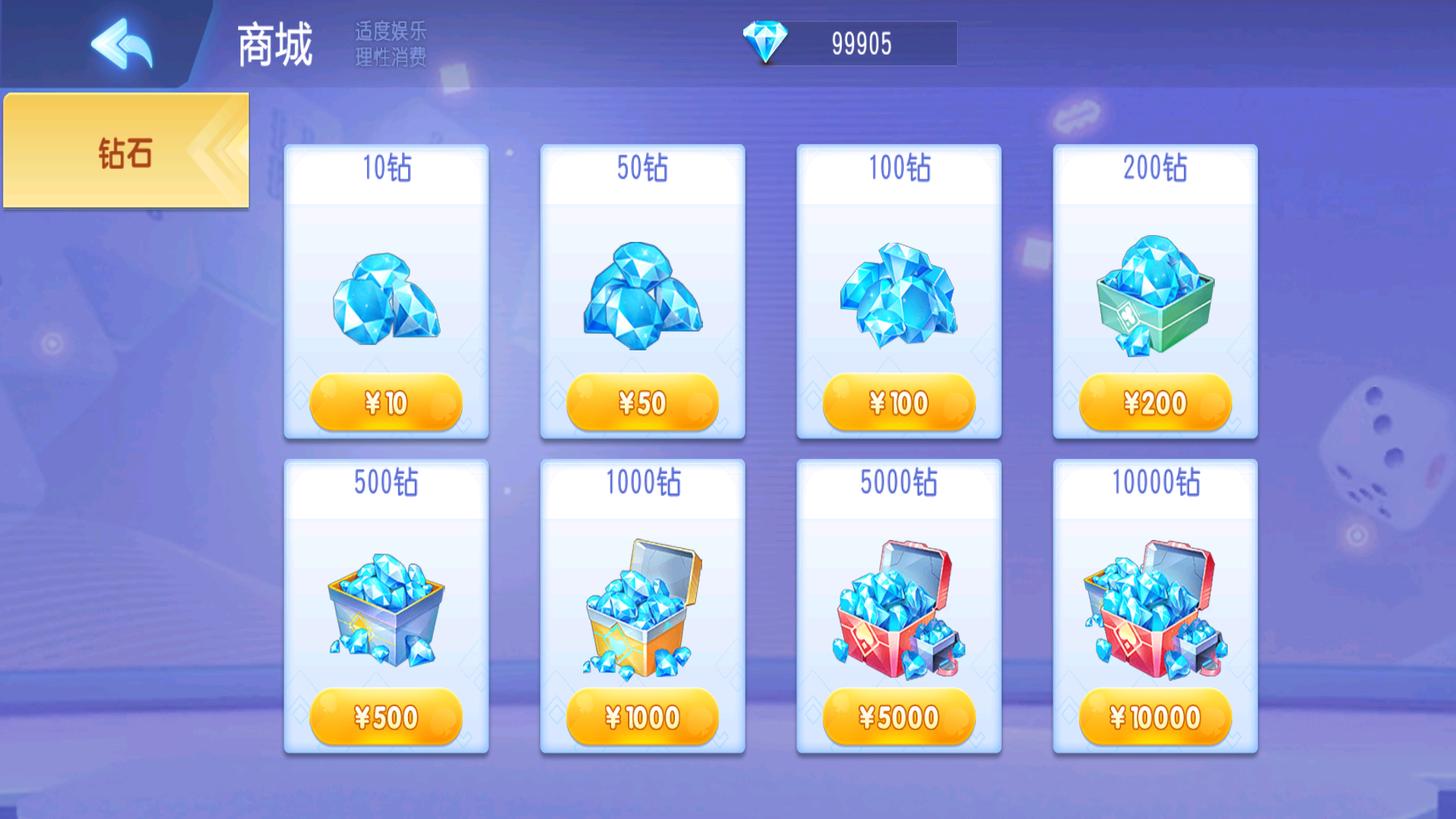Buy the 5000钻 chest for ¥5000
1456x819 pixels.
pos(899,717)
